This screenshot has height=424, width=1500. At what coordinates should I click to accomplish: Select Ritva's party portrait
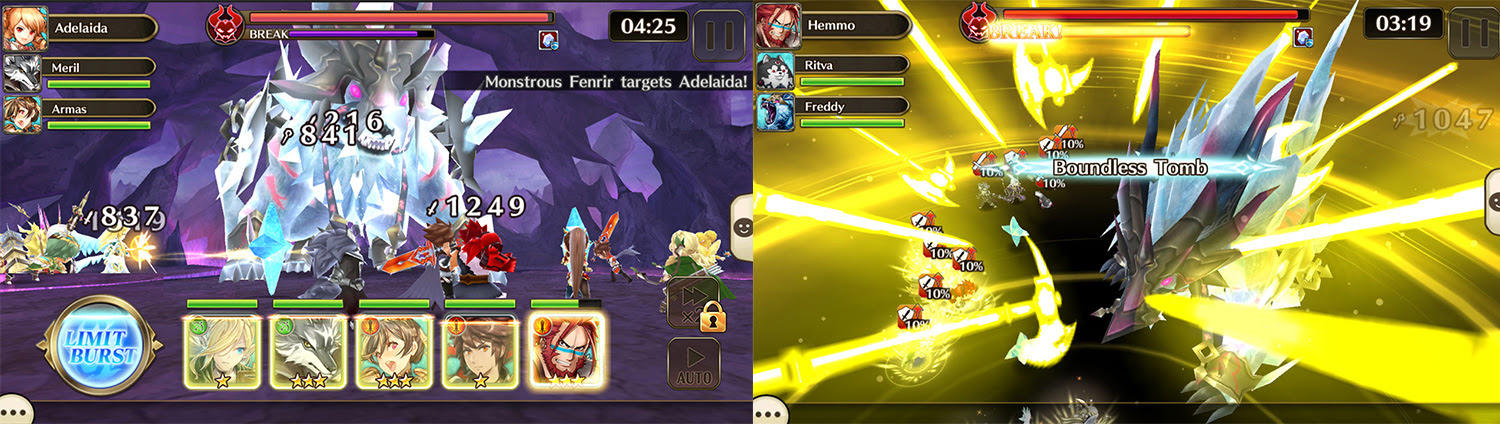(x=774, y=70)
